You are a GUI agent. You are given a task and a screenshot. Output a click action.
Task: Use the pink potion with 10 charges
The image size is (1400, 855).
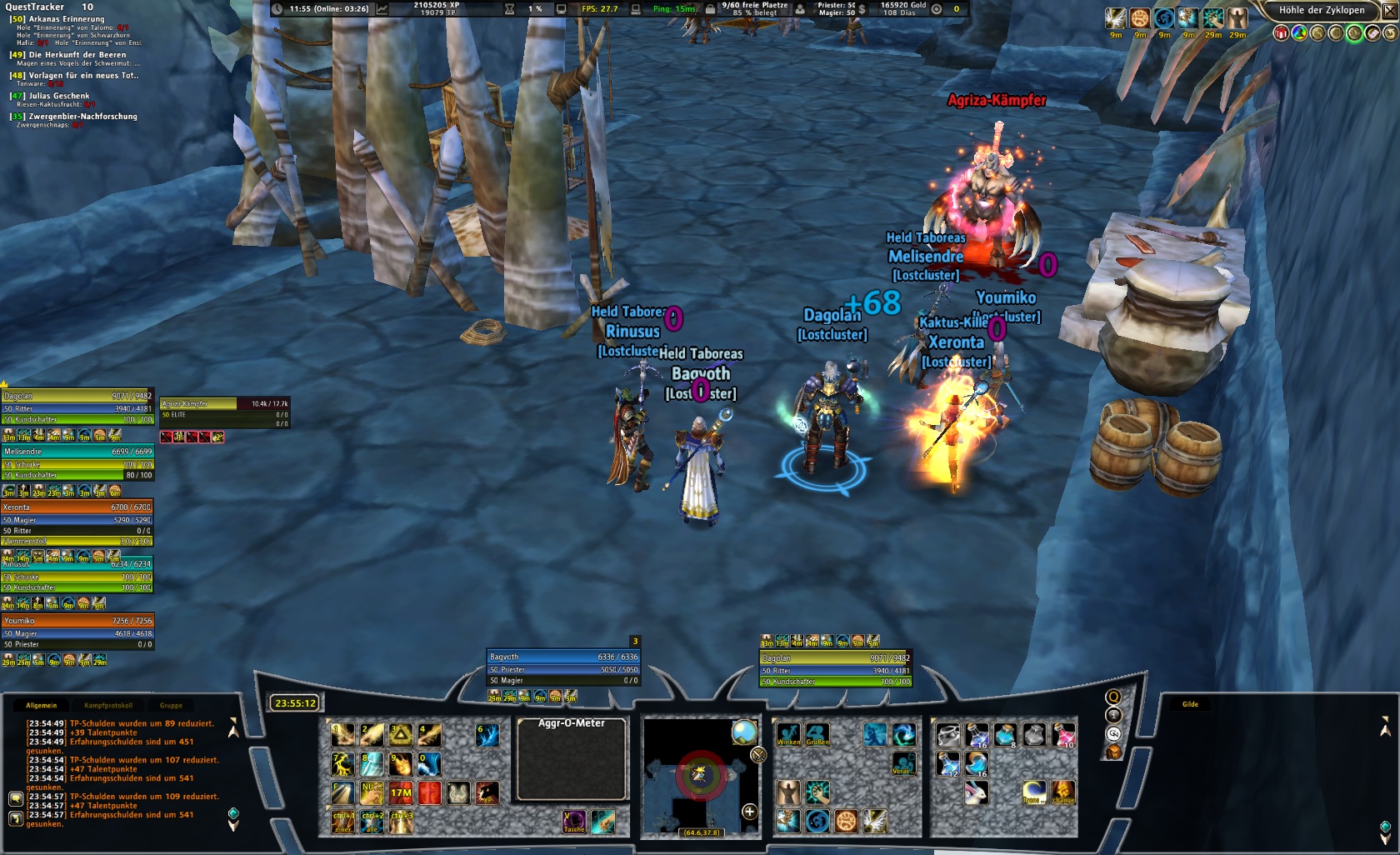1063,735
